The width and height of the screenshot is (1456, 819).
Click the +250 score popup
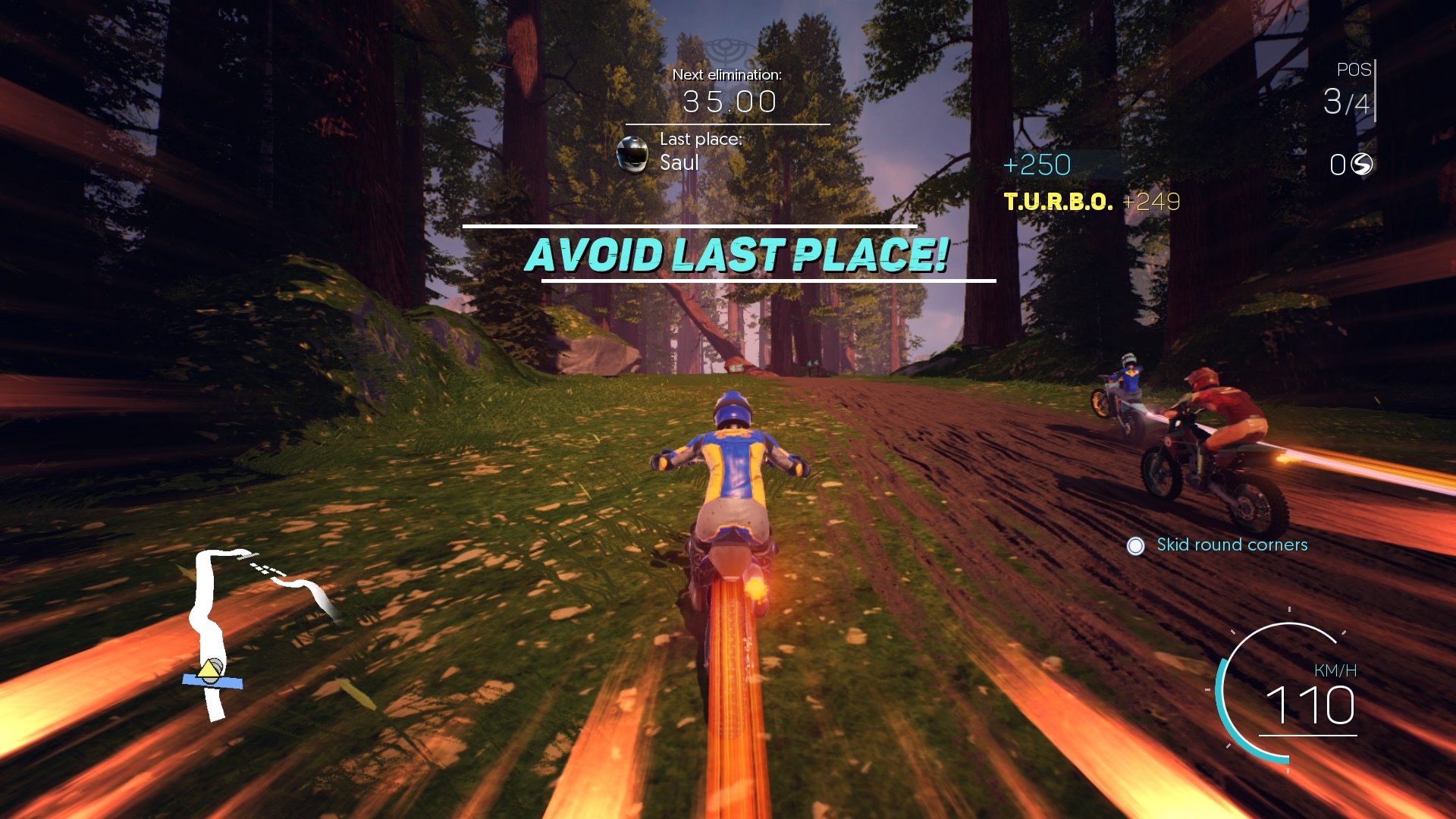[x=1037, y=164]
